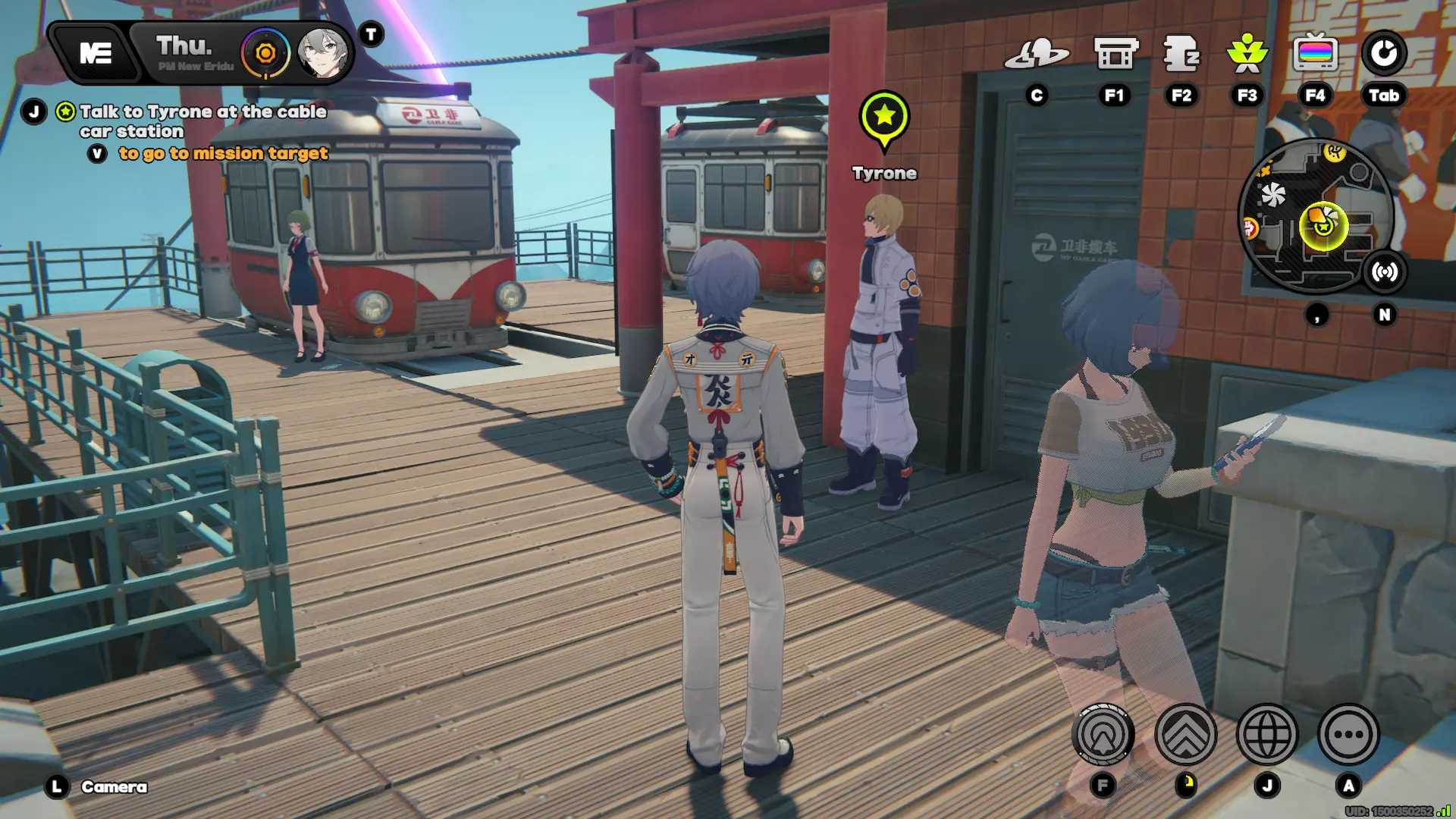Open the ME profile panel
This screenshot has width=1456, height=819.
coord(96,53)
